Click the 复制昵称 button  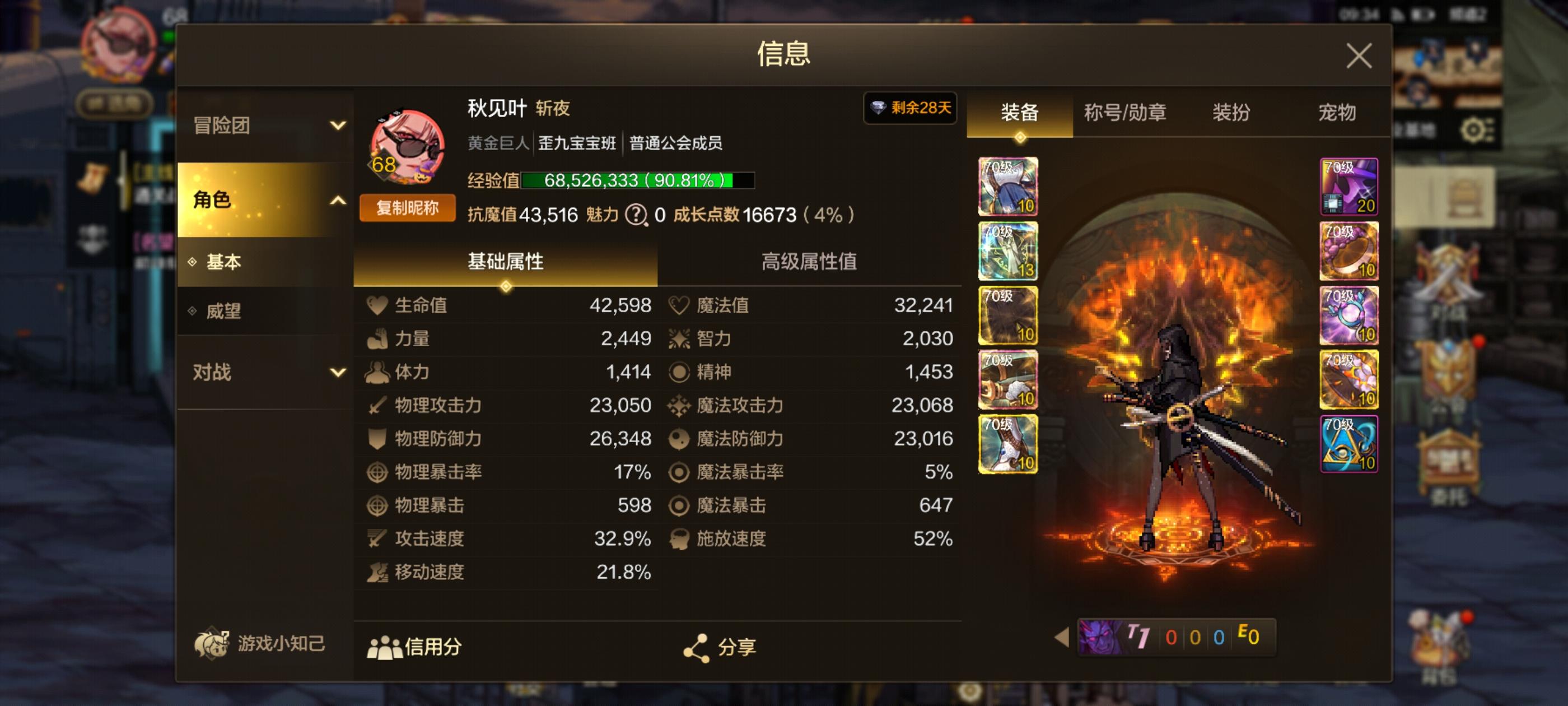click(407, 208)
